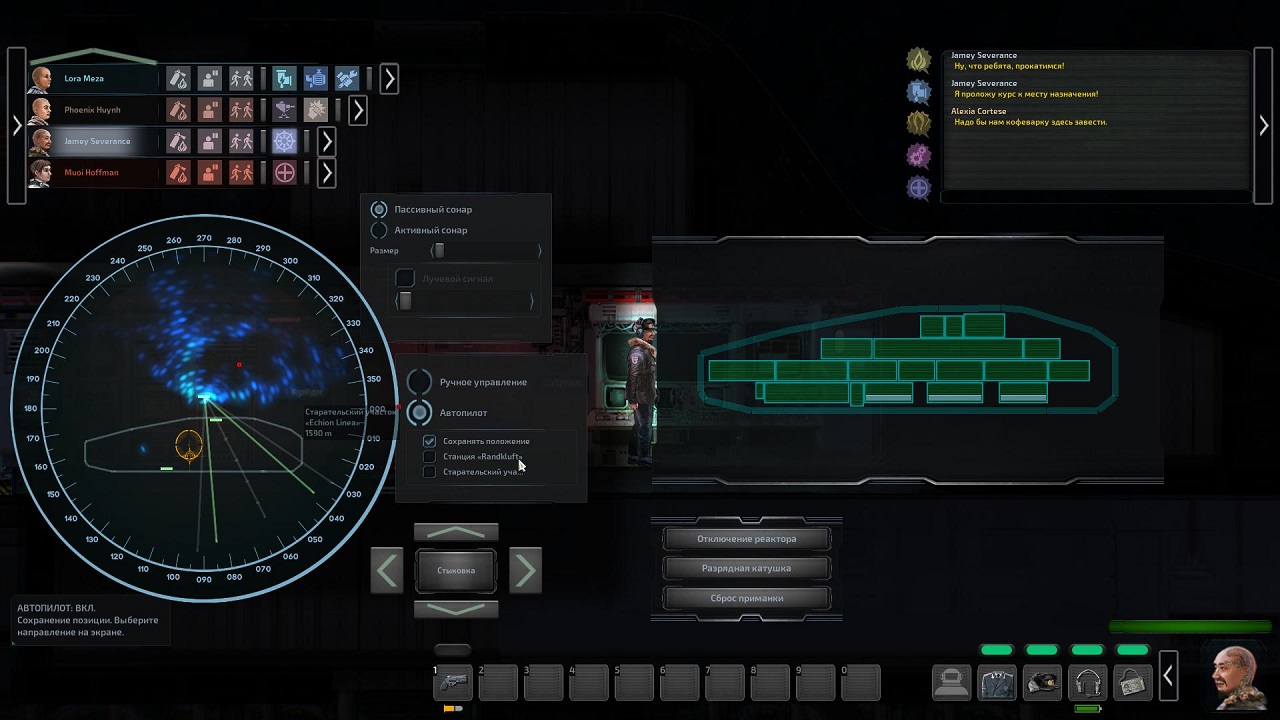This screenshot has height=720, width=1280.
Task: Choose Muoi Hoffman in the crew list
Action: 91,173
